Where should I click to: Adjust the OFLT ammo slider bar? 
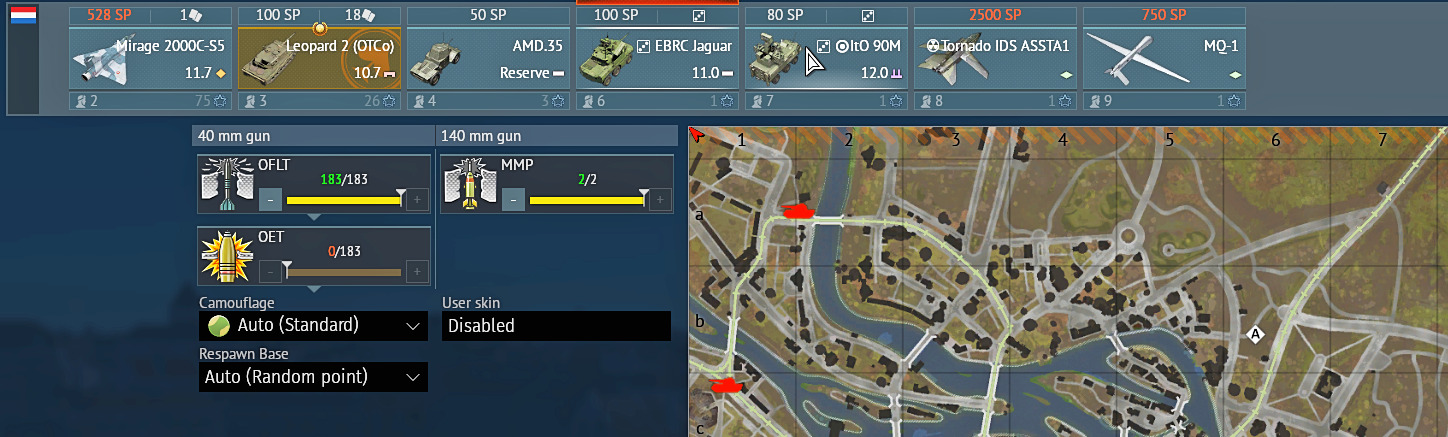click(343, 200)
